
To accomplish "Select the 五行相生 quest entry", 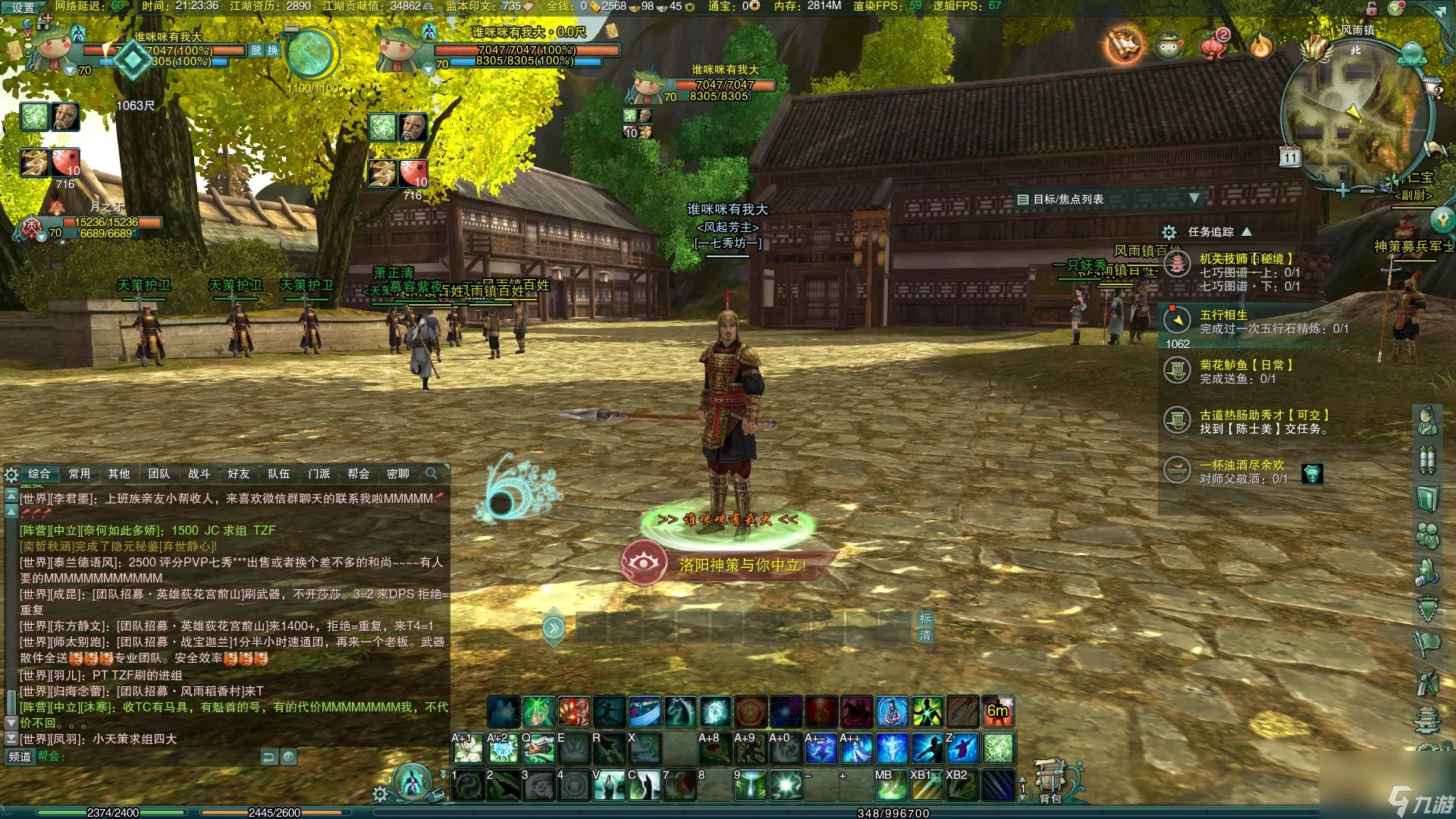I will pos(1223,315).
